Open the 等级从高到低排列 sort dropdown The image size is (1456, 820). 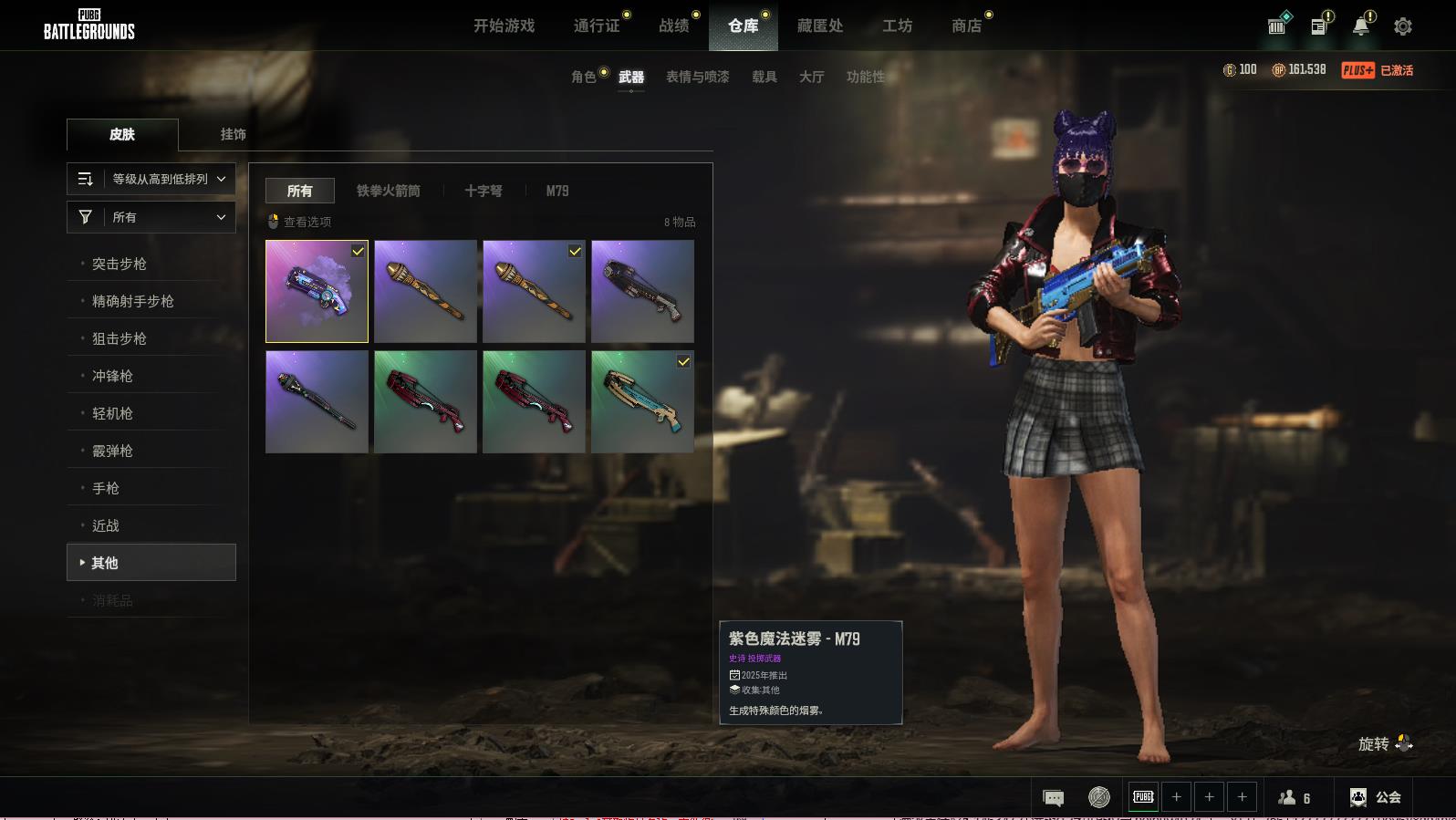151,179
